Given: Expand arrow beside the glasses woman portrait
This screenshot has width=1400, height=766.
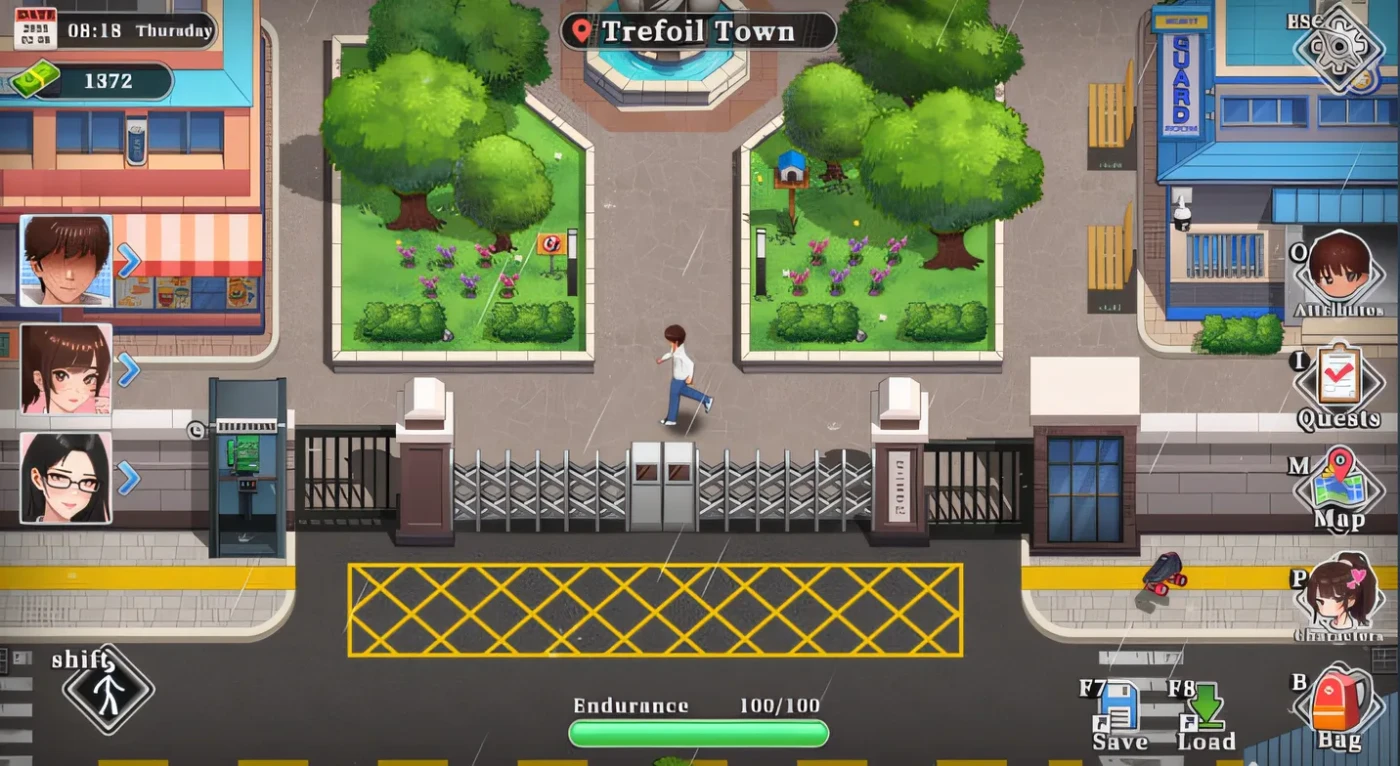Looking at the screenshot, I should (x=128, y=478).
